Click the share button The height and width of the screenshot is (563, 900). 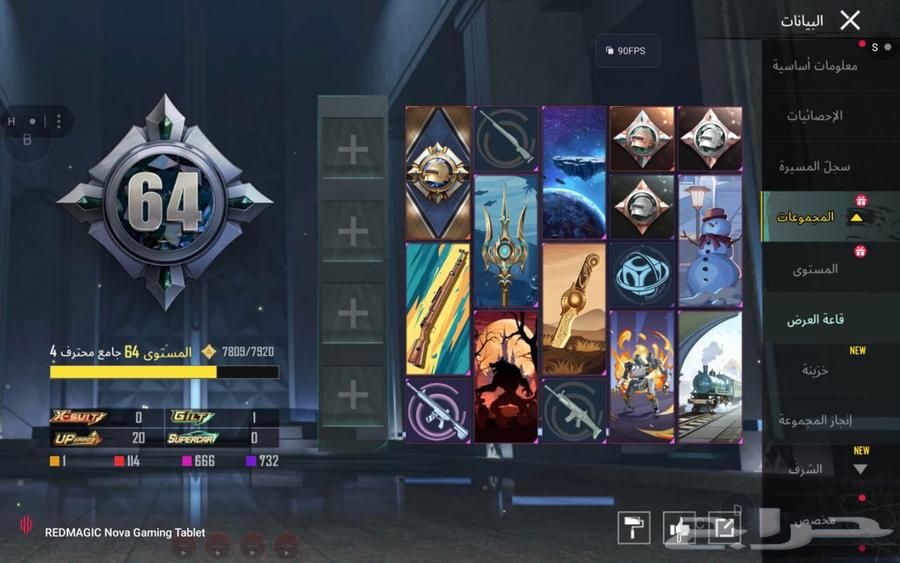(x=724, y=528)
